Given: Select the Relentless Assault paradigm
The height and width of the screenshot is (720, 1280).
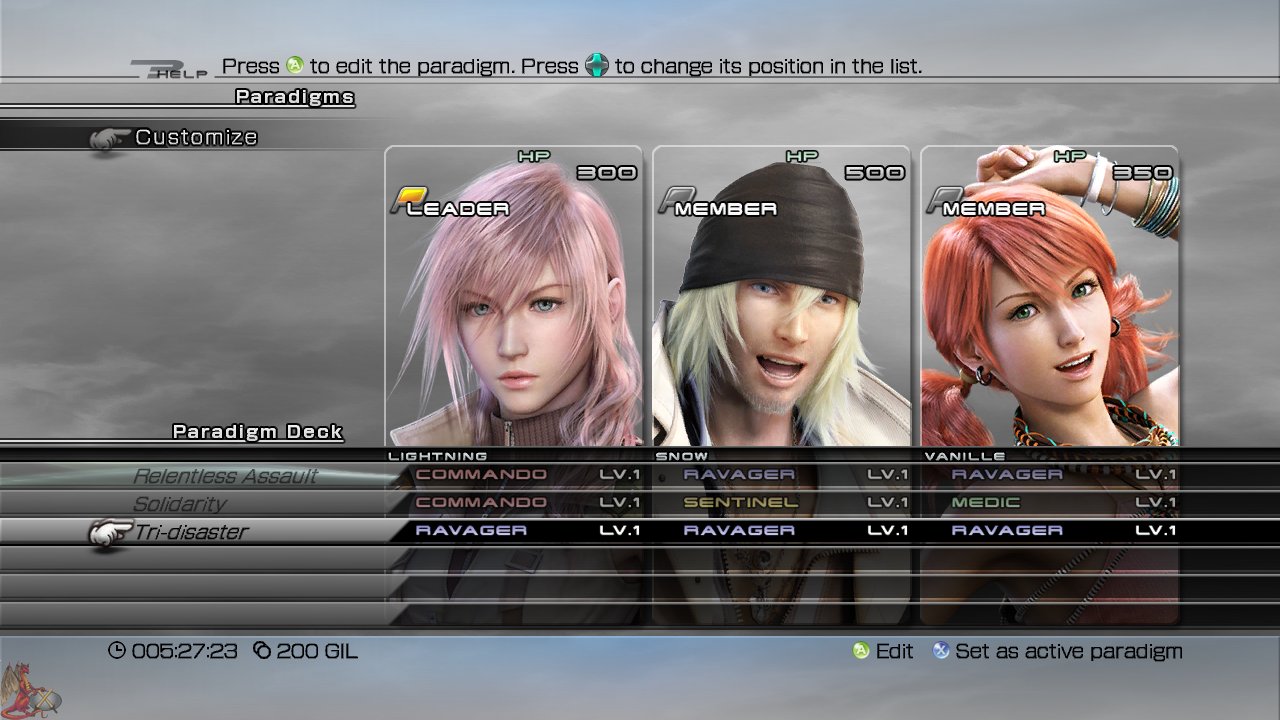Looking at the screenshot, I should (x=225, y=476).
